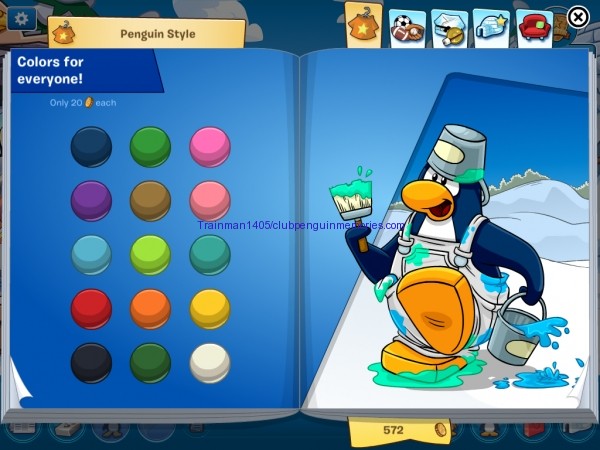This screenshot has width=600, height=450.
Task: Choose the dark blue penguin color
Action: coord(91,146)
